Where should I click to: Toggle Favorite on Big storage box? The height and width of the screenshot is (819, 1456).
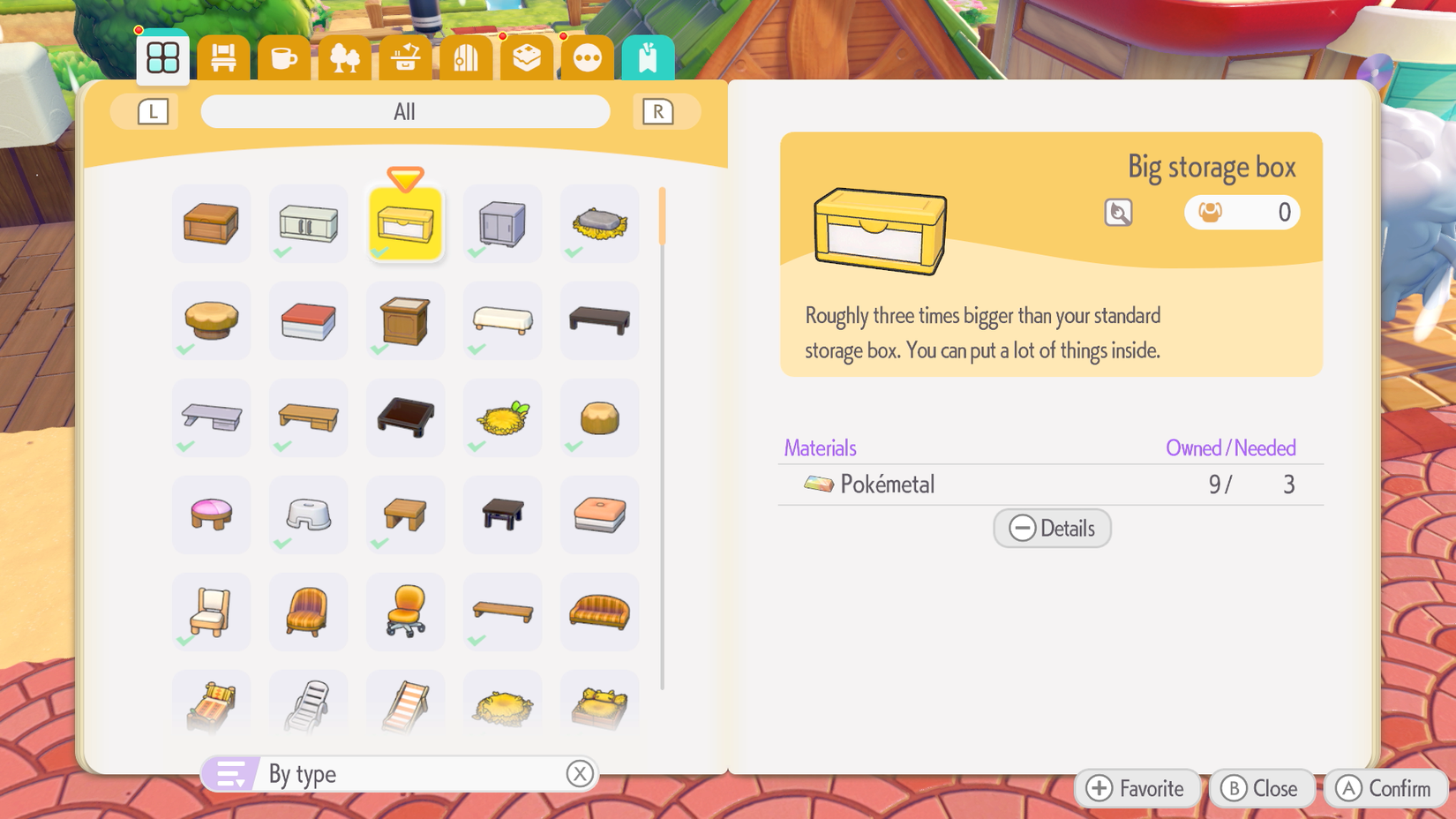tap(1137, 788)
